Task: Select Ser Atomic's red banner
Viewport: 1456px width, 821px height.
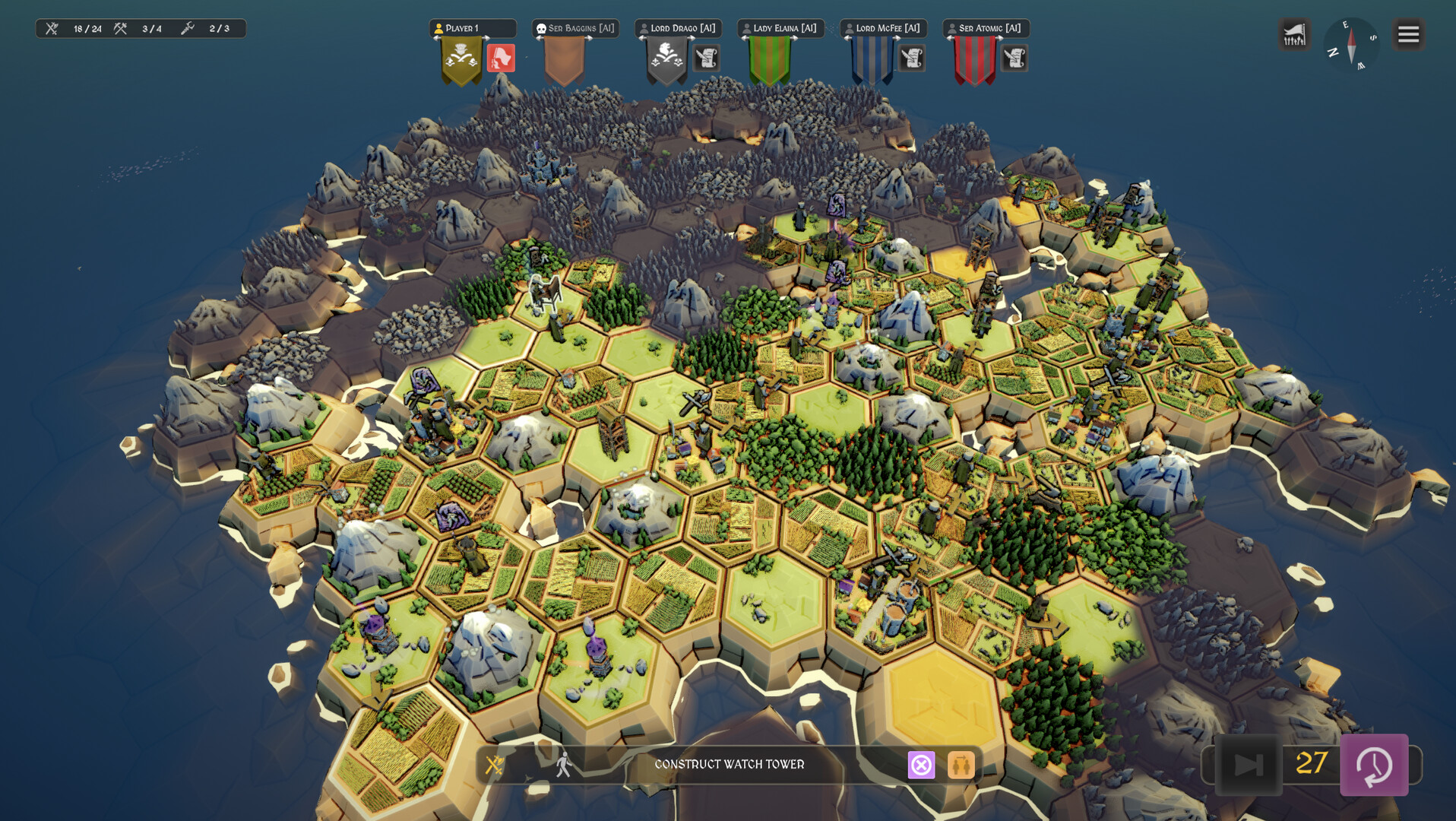Action: pyautogui.click(x=974, y=61)
